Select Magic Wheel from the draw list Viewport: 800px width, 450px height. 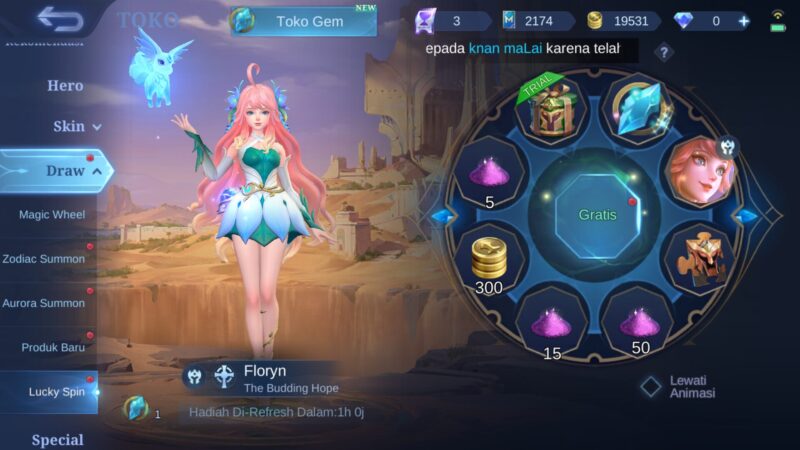(x=52, y=214)
